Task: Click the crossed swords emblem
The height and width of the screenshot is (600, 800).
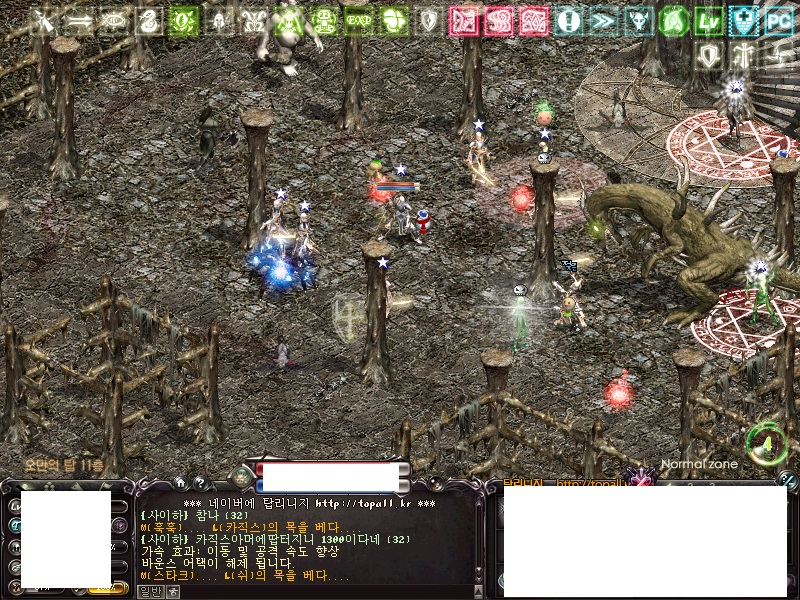Action: pos(43,19)
